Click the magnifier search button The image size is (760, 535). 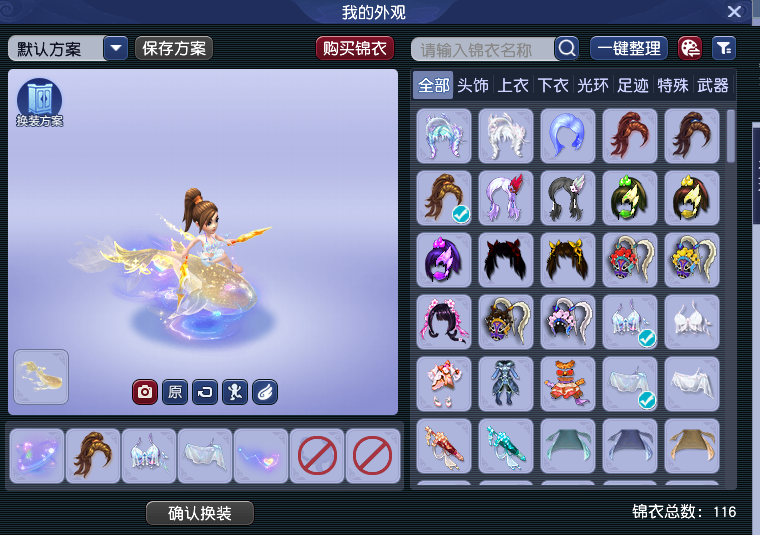tap(567, 48)
